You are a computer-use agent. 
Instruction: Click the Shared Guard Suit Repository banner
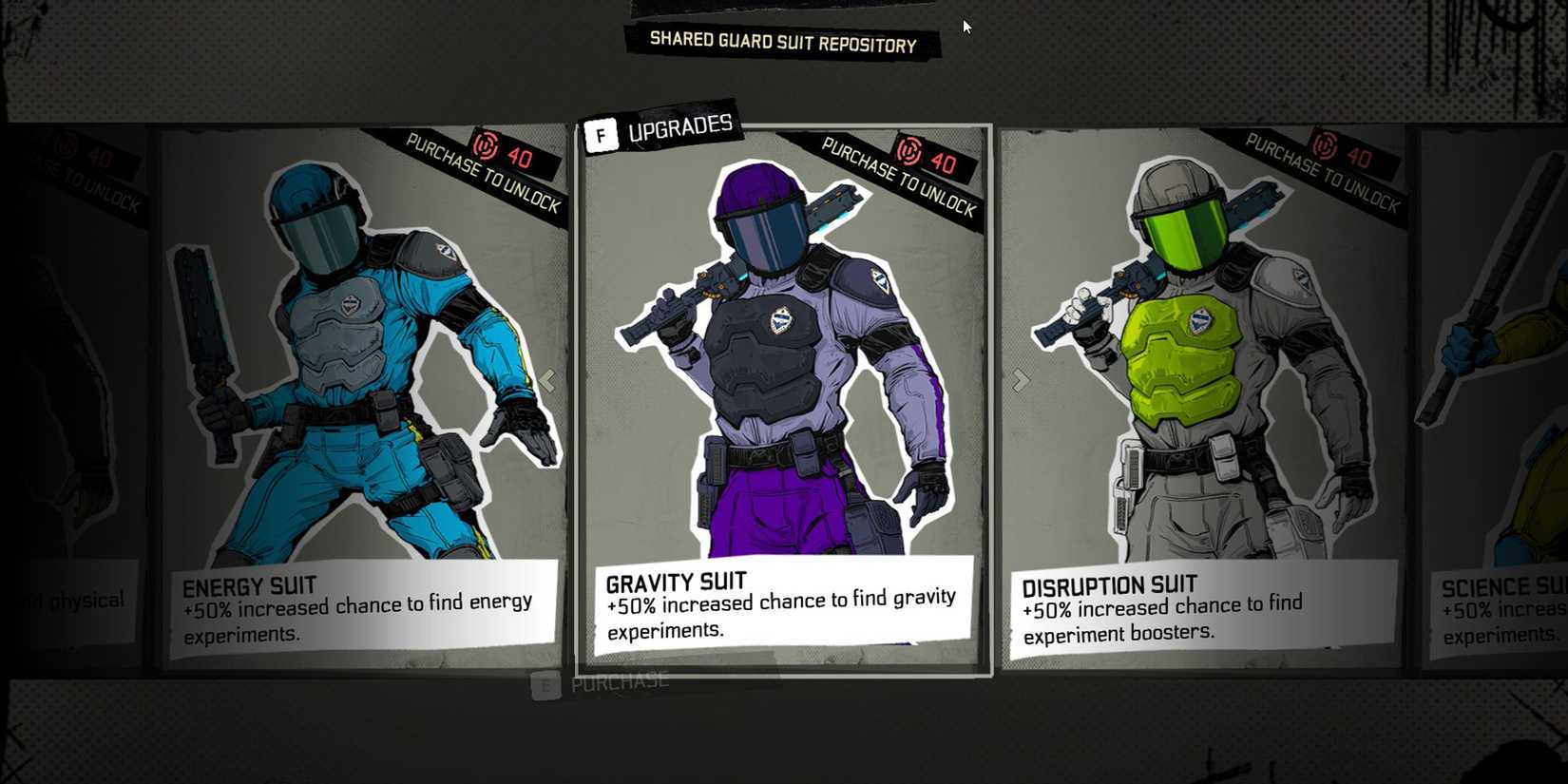pos(781,42)
